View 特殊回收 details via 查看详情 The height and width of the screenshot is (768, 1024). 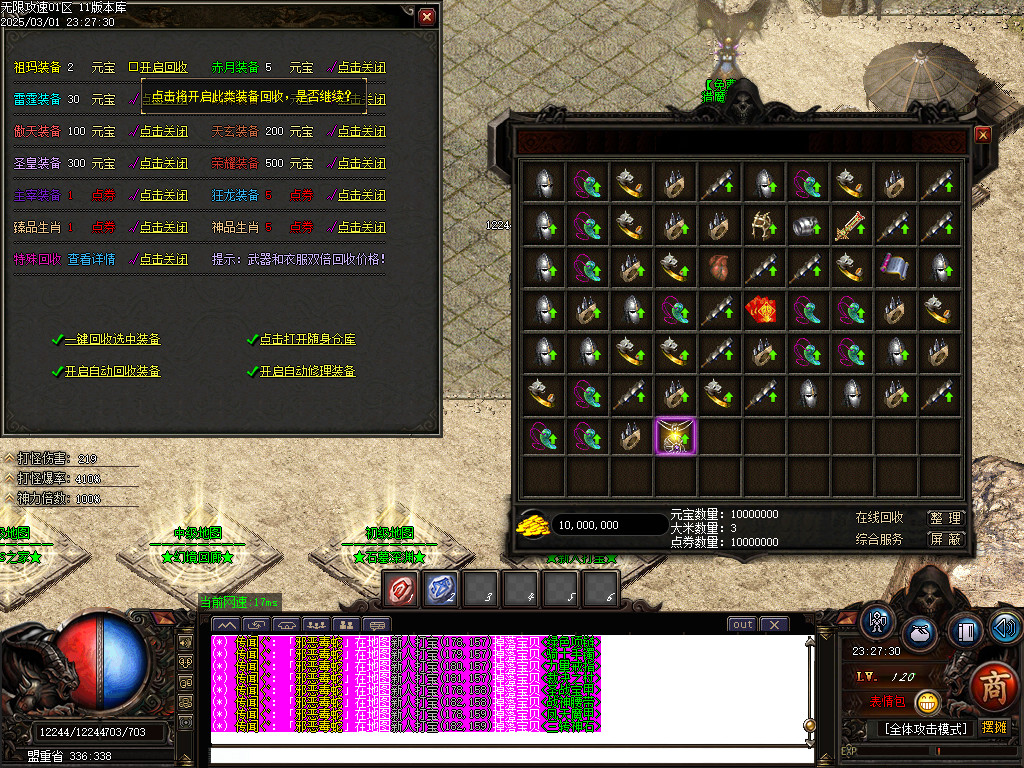[91, 259]
